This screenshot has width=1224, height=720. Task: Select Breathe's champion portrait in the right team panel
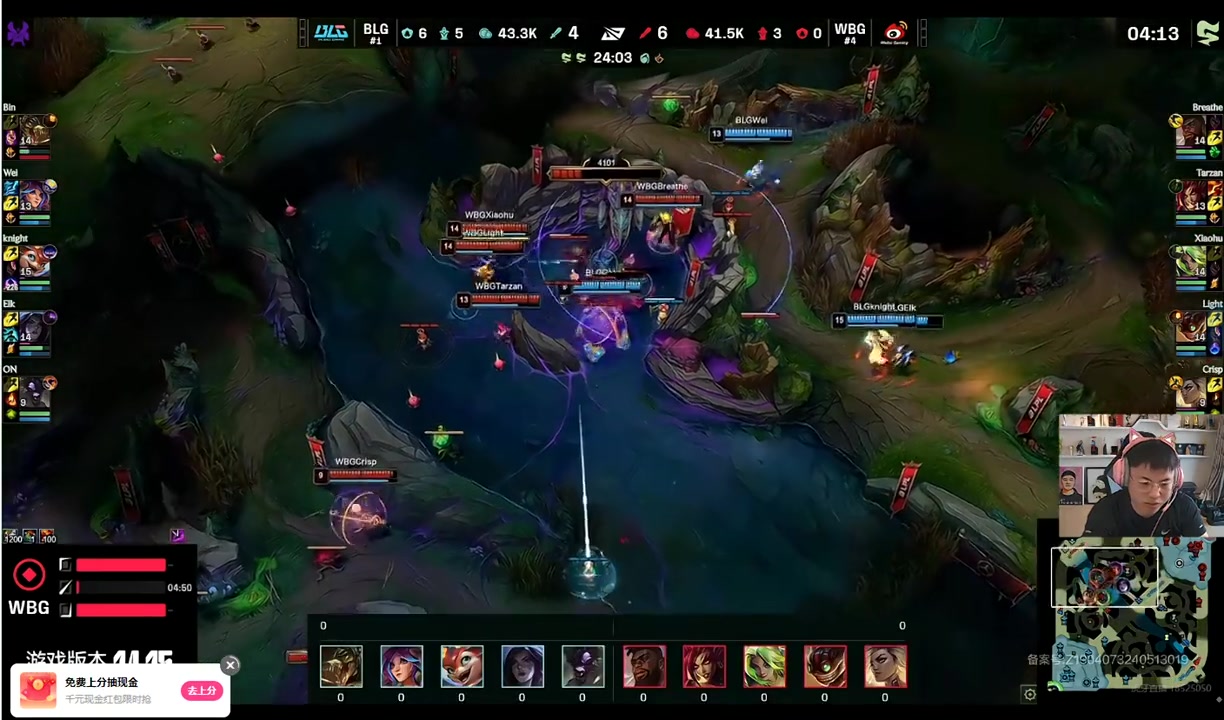(x=1190, y=132)
